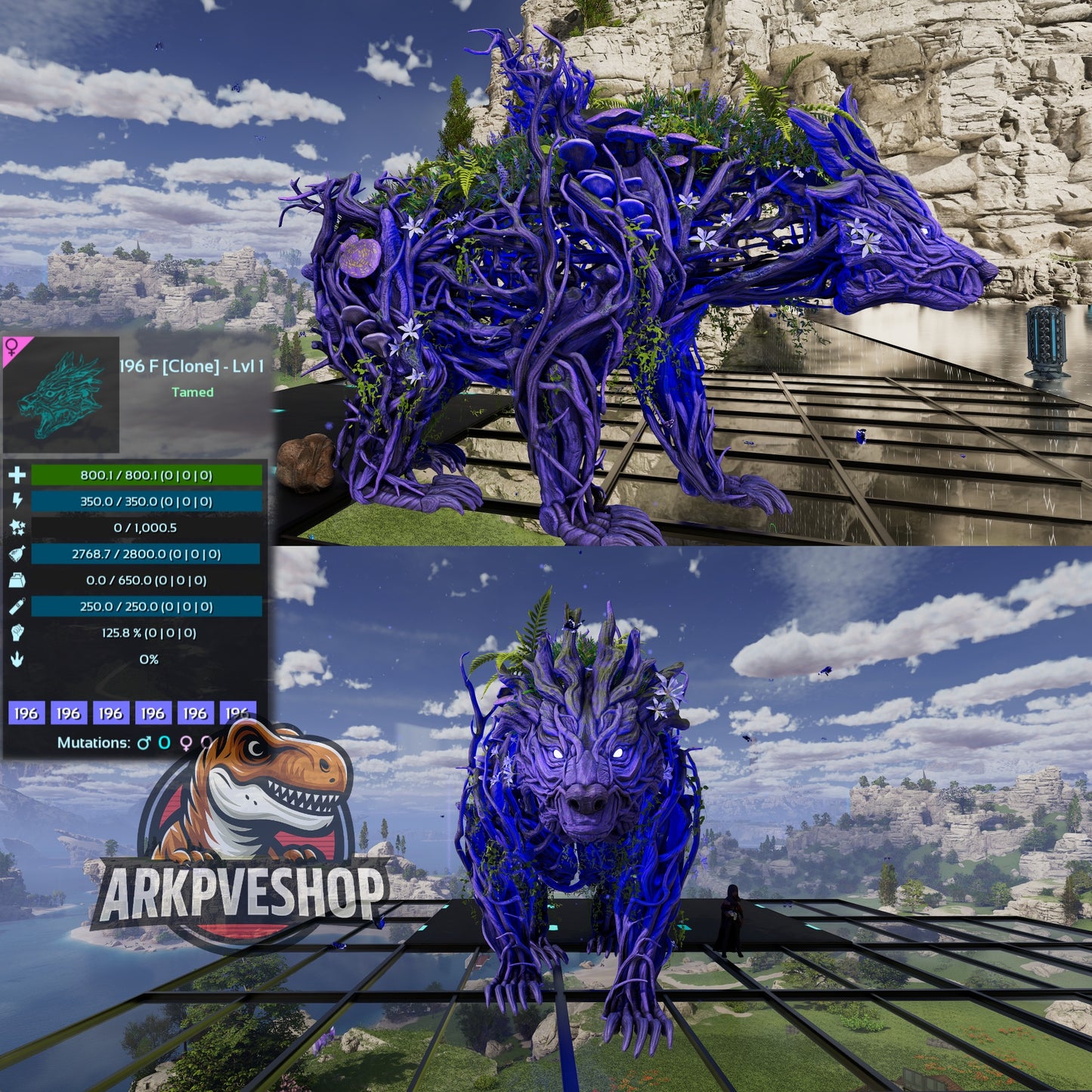
Task: Toggle the female gender indicator on the portrait
Action: coord(11,345)
